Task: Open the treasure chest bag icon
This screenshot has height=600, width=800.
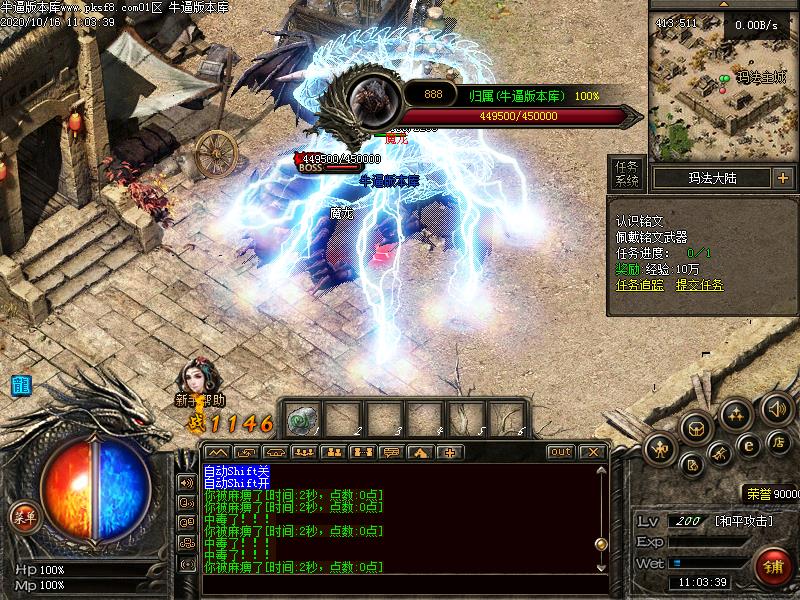Action: 697,429
